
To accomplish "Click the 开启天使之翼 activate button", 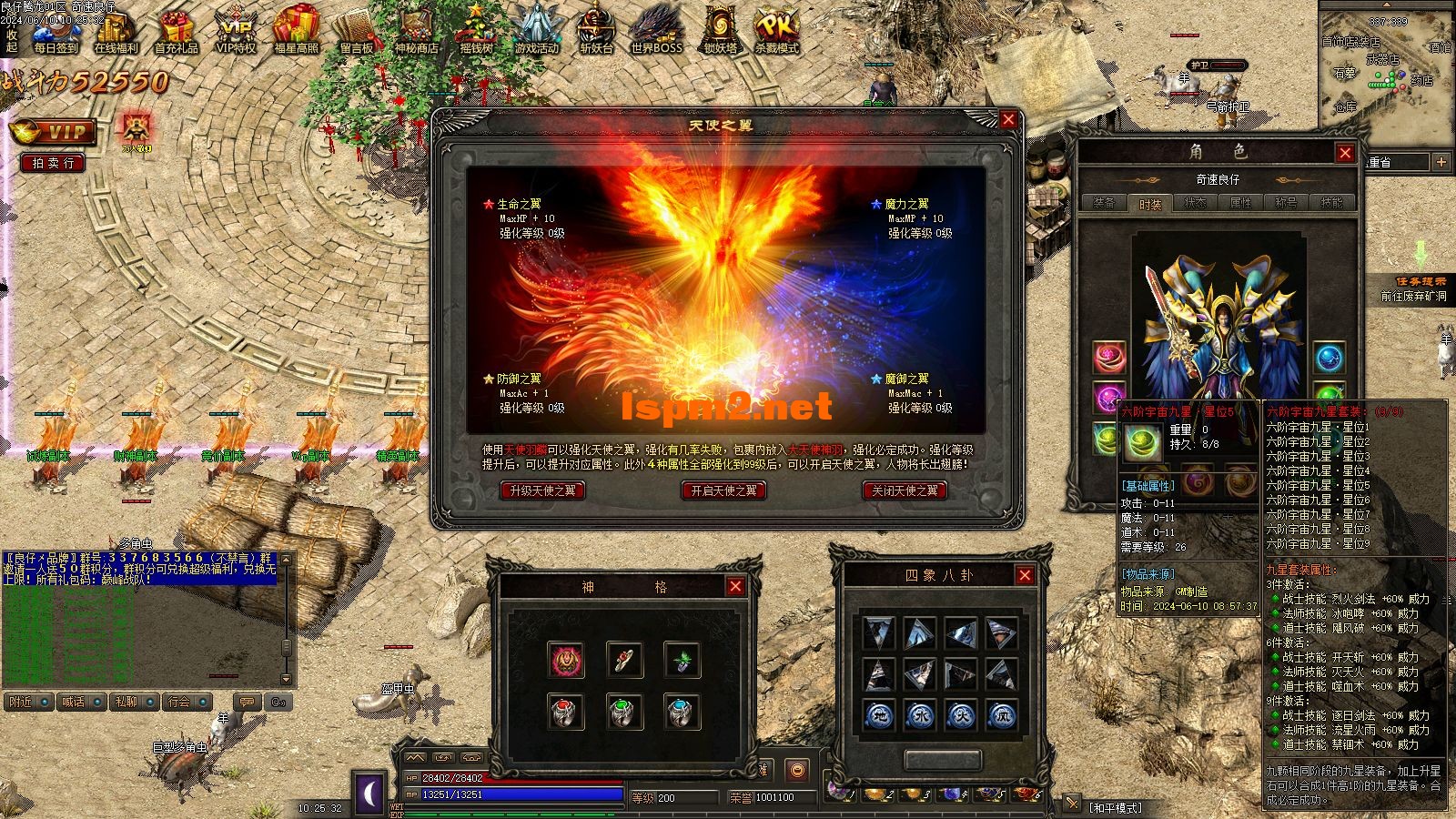I will (x=723, y=490).
